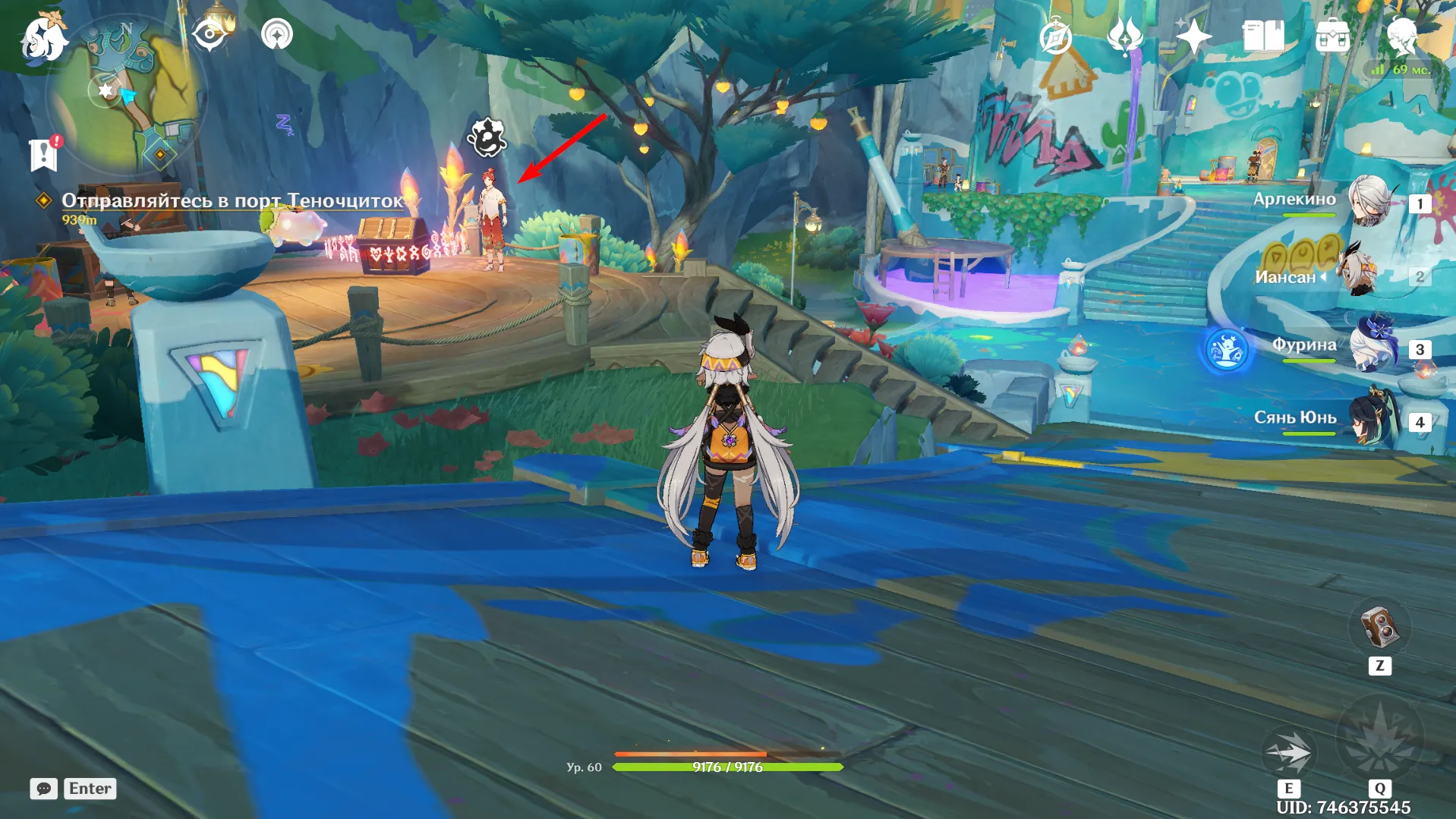Use the kamera gadget icon

click(1379, 628)
